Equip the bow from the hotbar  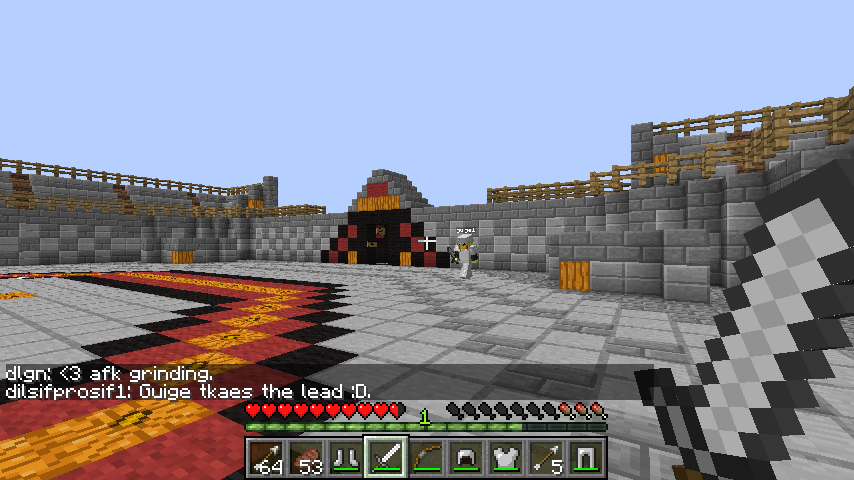click(x=426, y=458)
